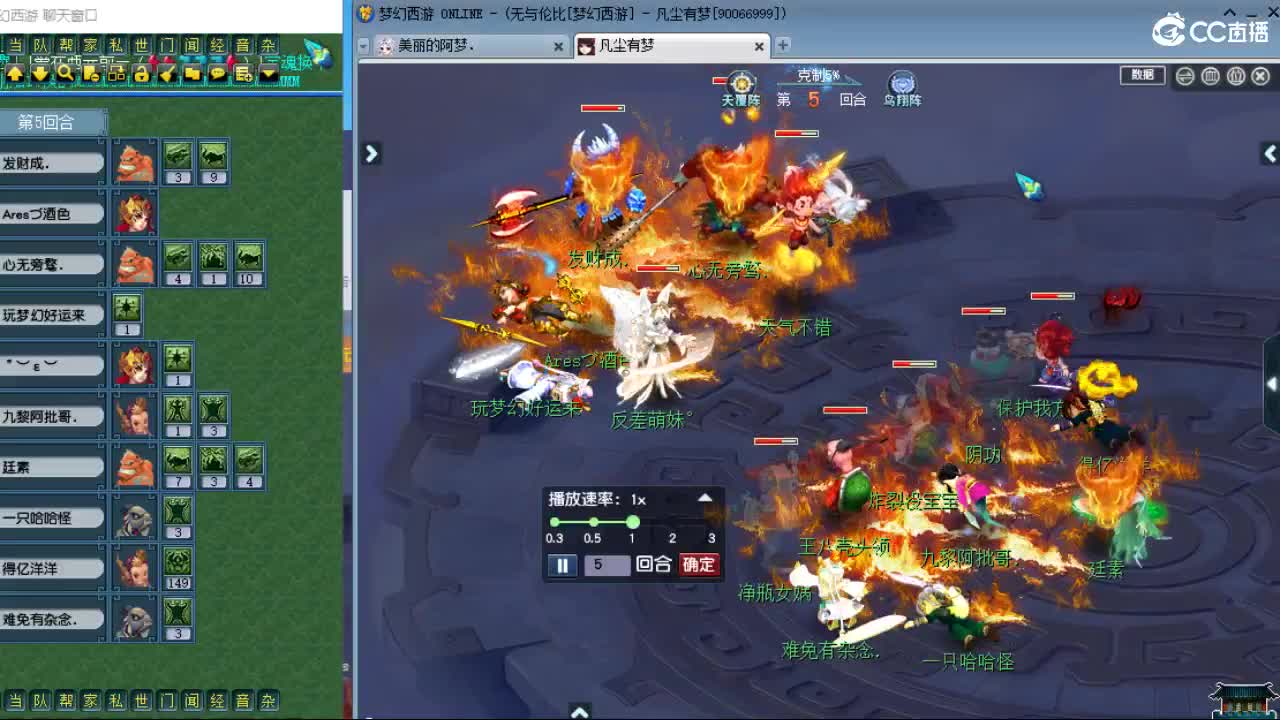Click the 鸟翔阵 formation icon
The image size is (1280, 720).
point(901,83)
